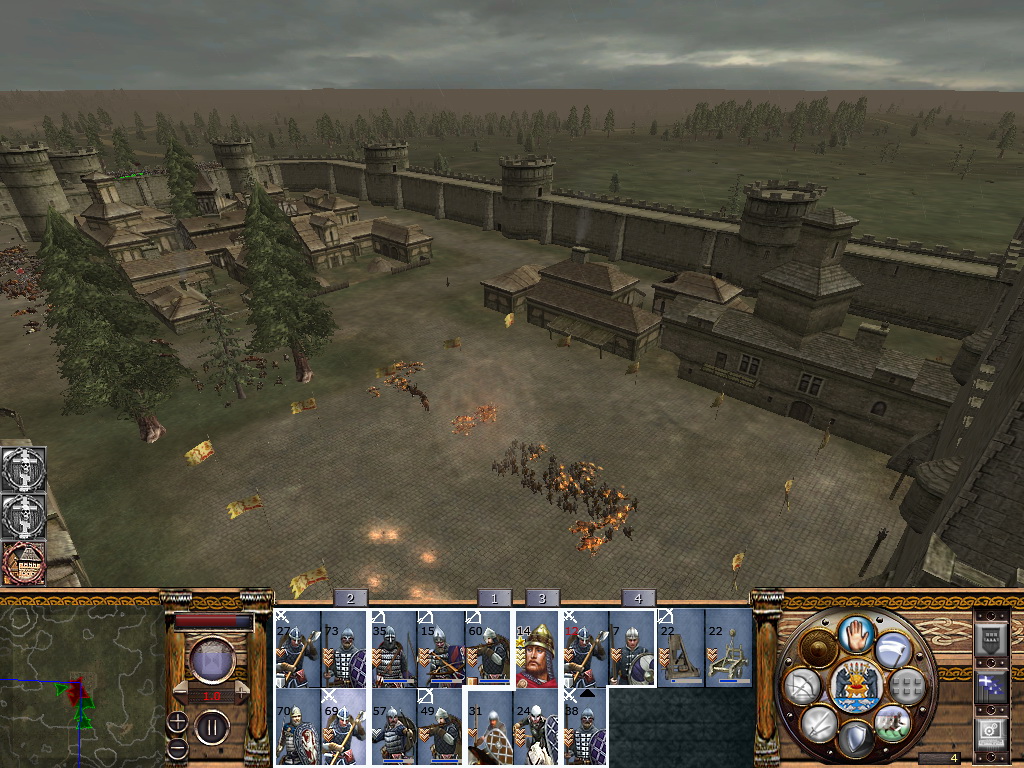Switch to unit group tab 4
This screenshot has width=1024, height=768.
point(638,598)
